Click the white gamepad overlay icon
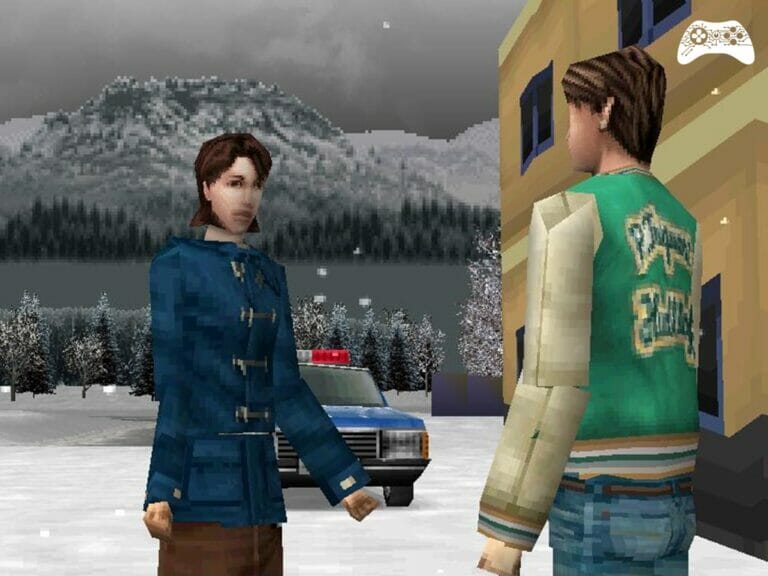 [x=714, y=42]
